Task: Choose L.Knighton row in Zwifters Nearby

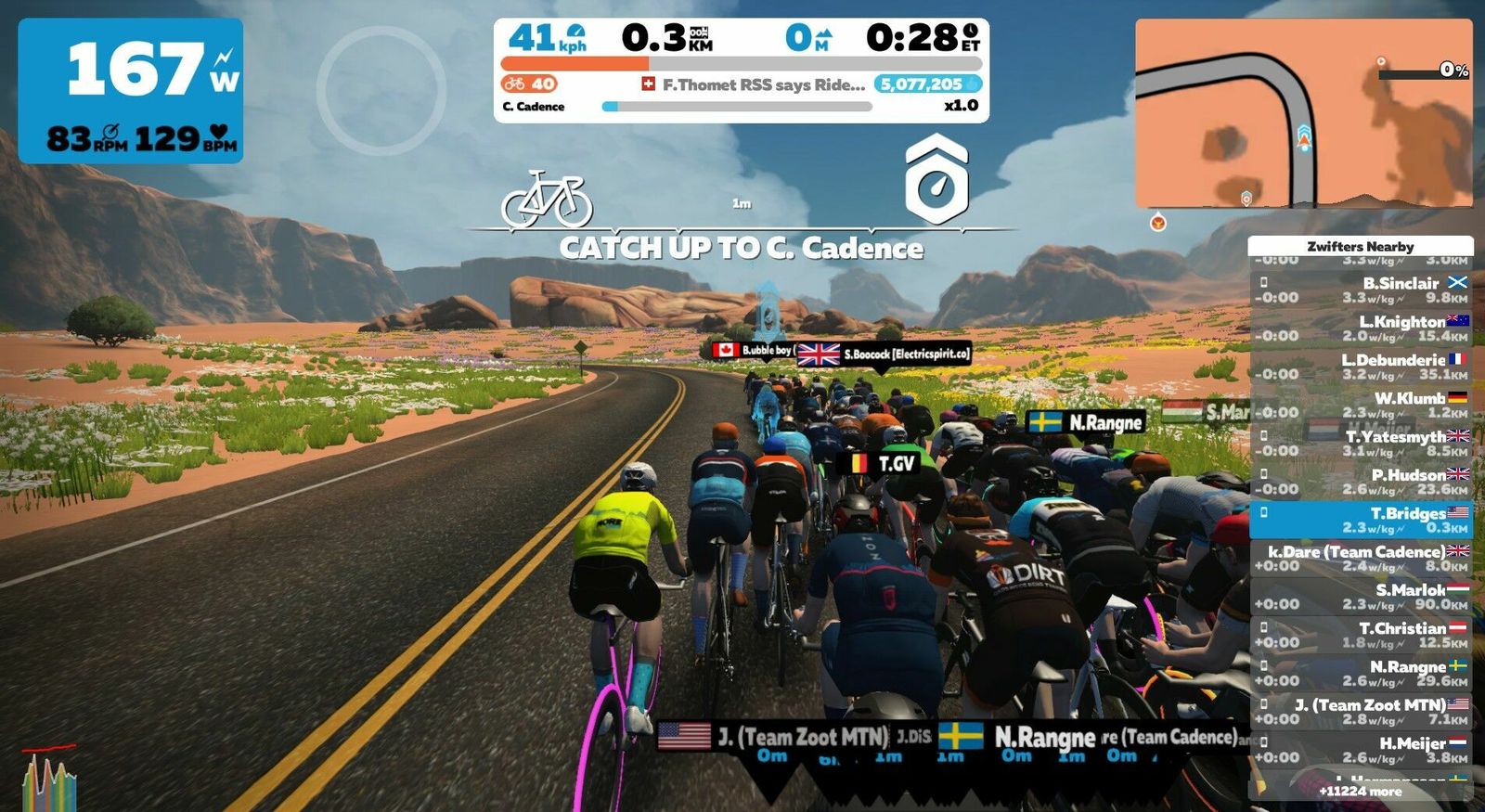Action: click(1361, 329)
